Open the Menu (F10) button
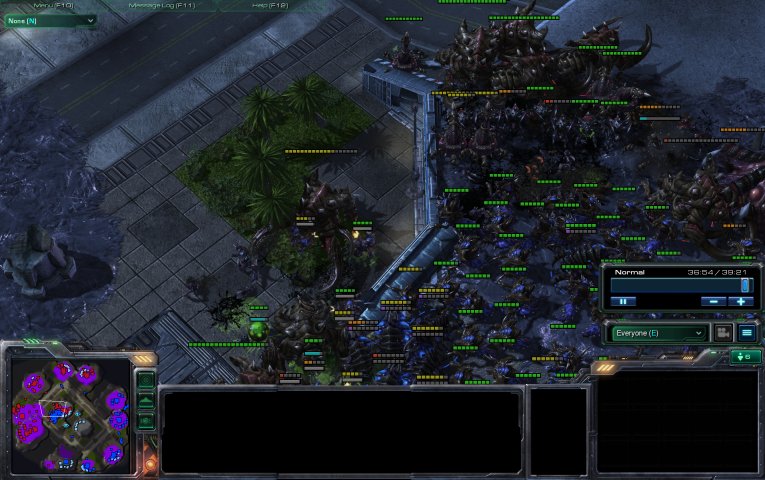 (52, 5)
